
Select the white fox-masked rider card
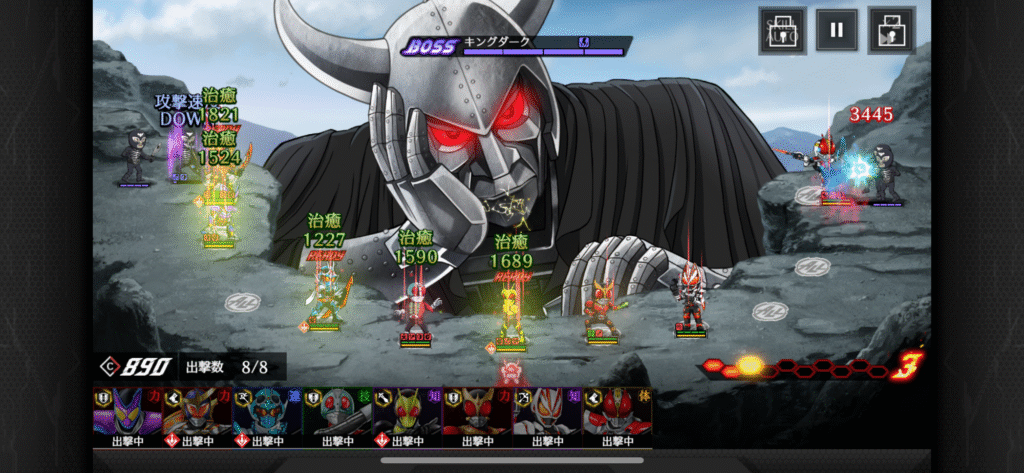547,416
